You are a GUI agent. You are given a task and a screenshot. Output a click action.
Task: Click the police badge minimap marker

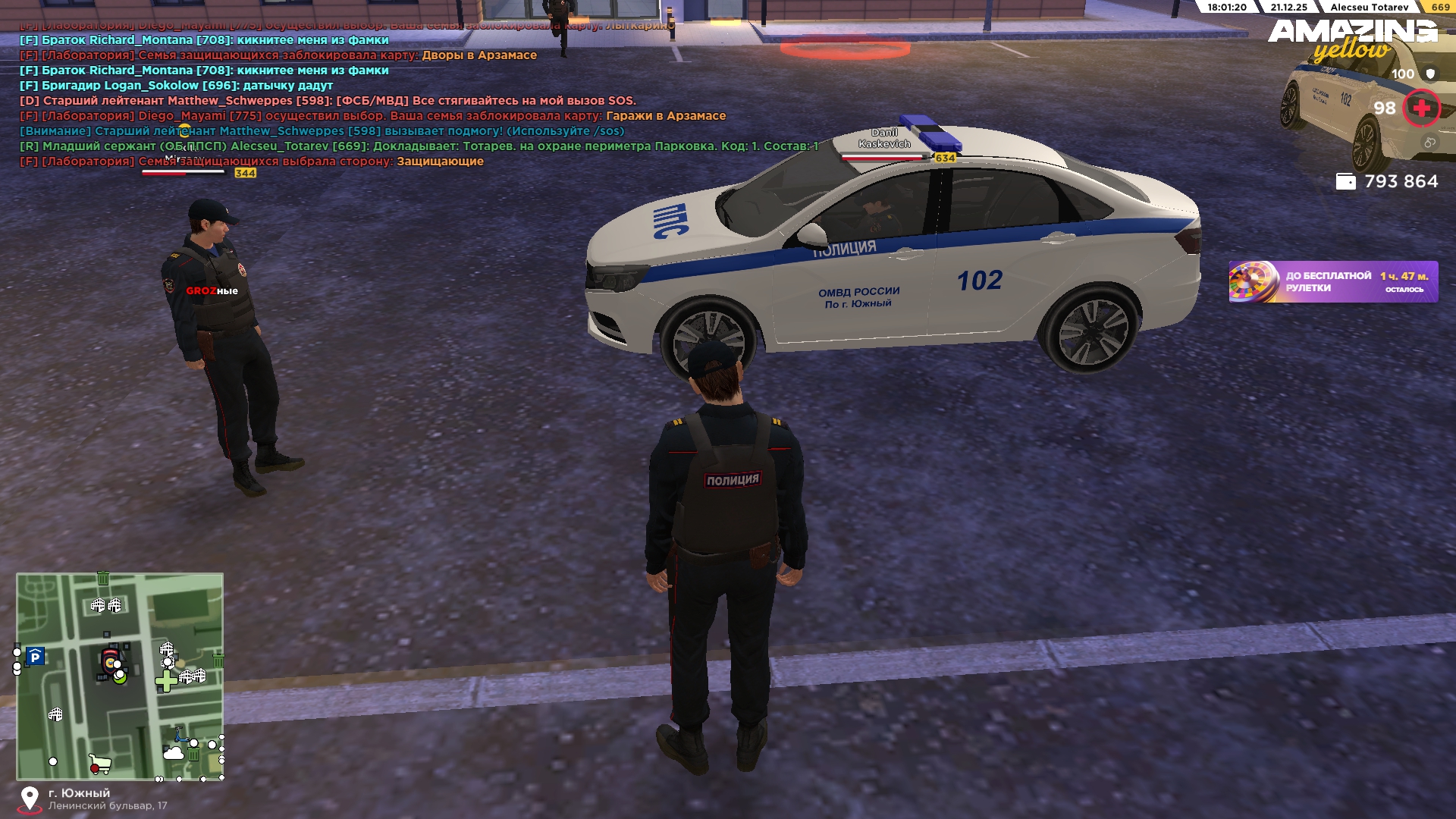[111, 661]
